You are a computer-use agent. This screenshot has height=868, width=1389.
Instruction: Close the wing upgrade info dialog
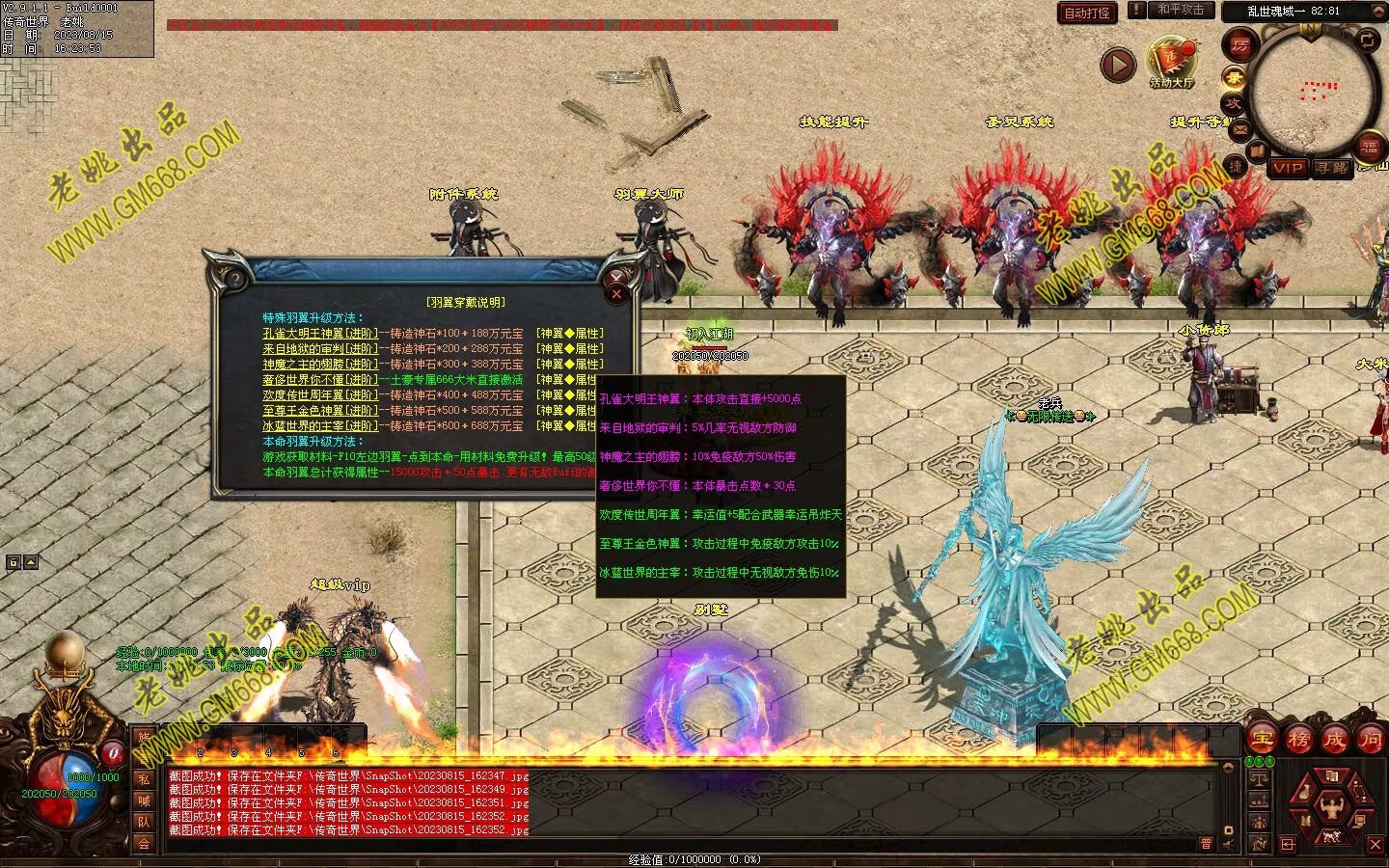coord(617,293)
